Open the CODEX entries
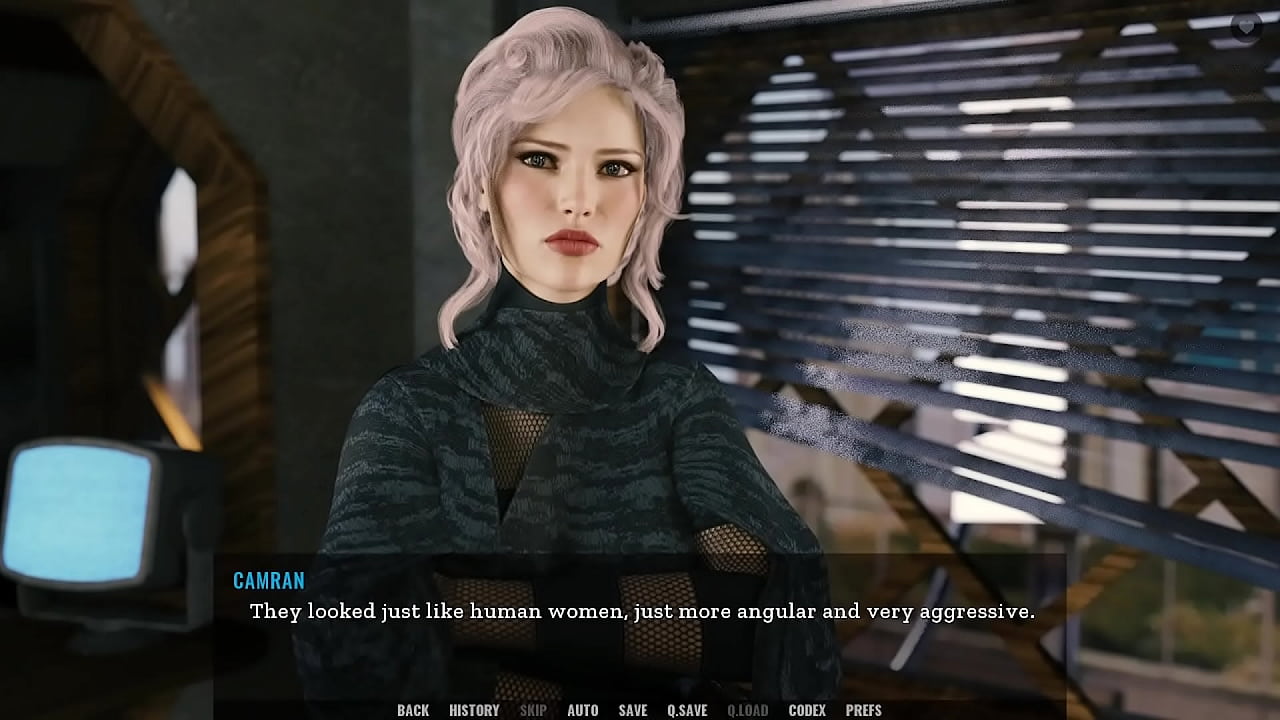This screenshot has height=720, width=1280. coord(808,710)
